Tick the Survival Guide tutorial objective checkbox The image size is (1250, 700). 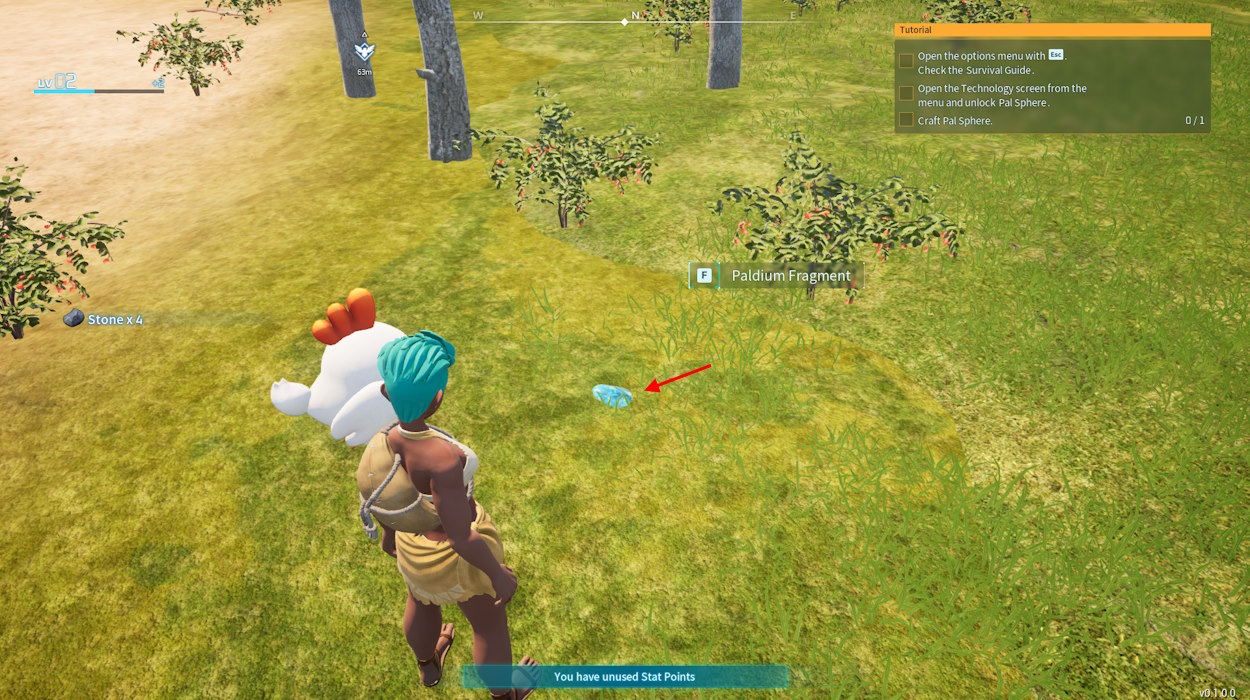click(906, 61)
